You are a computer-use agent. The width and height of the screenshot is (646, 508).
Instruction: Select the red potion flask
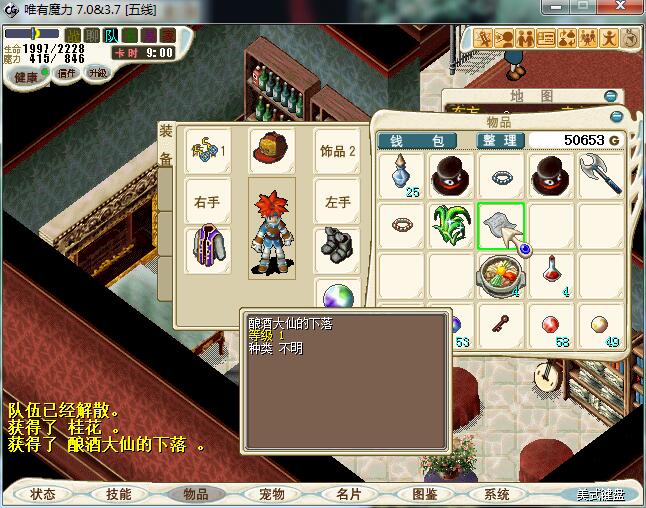point(551,270)
